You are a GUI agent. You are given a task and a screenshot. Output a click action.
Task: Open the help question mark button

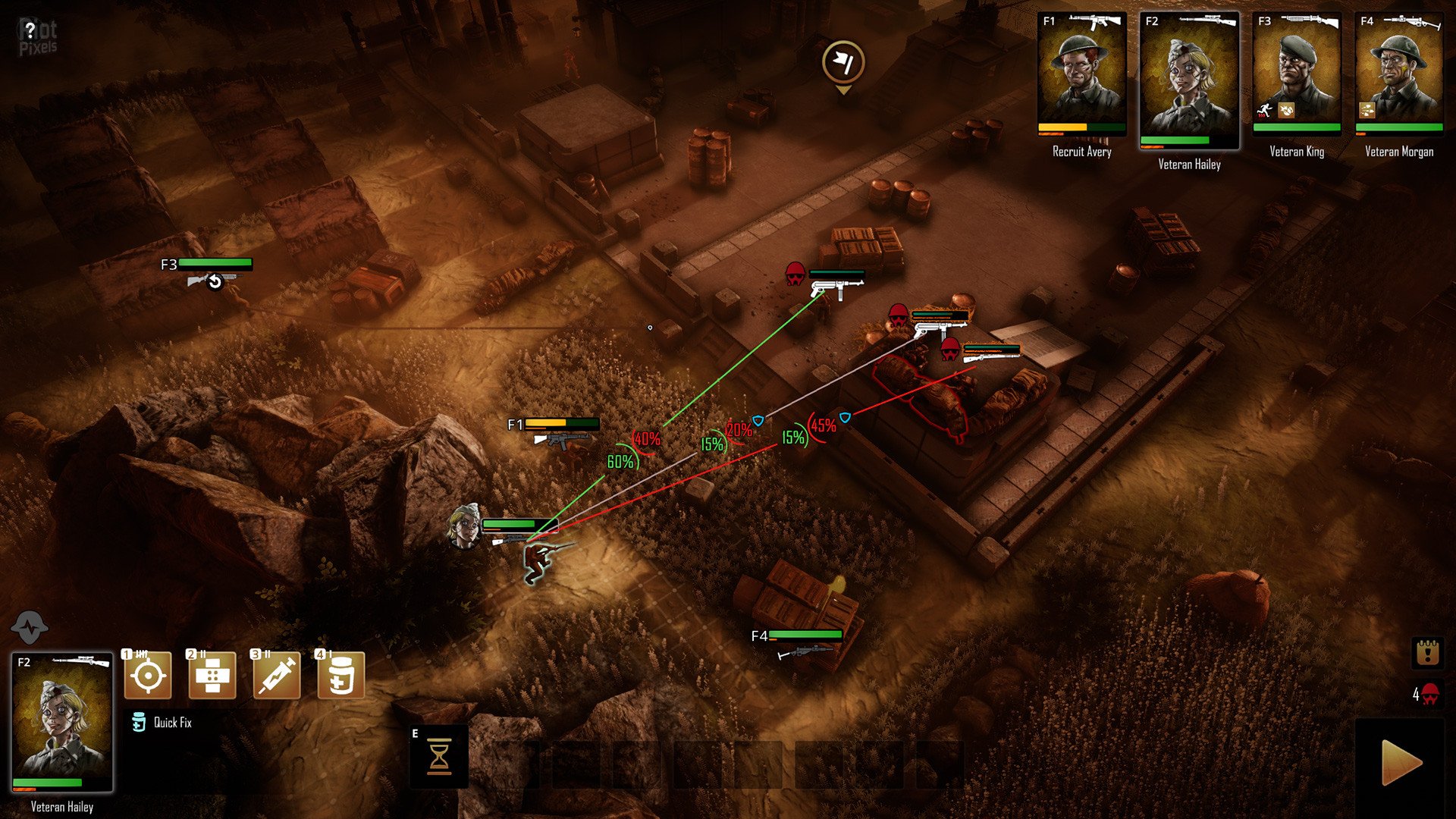tap(30, 31)
